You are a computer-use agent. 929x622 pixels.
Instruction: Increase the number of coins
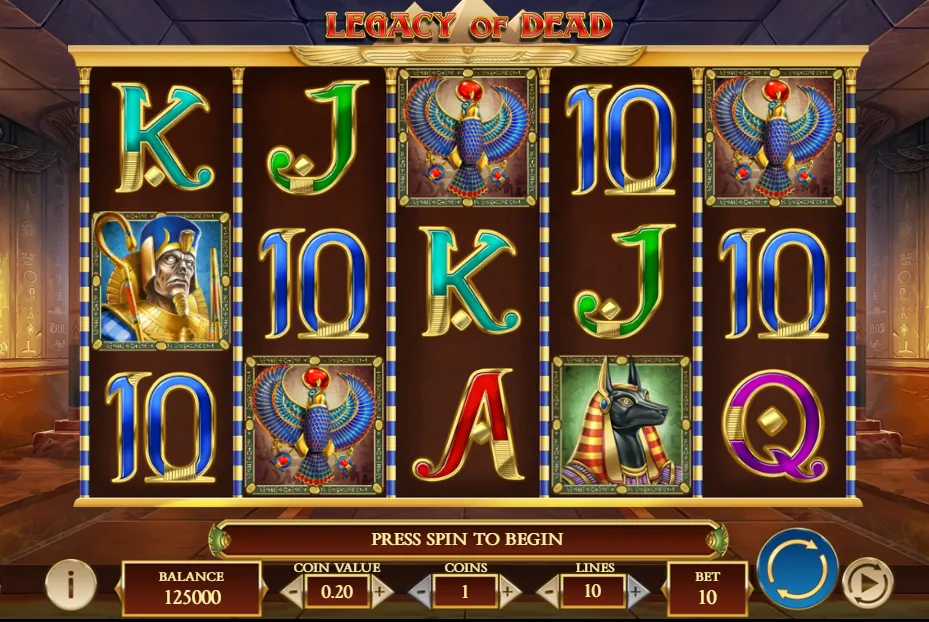tap(509, 590)
